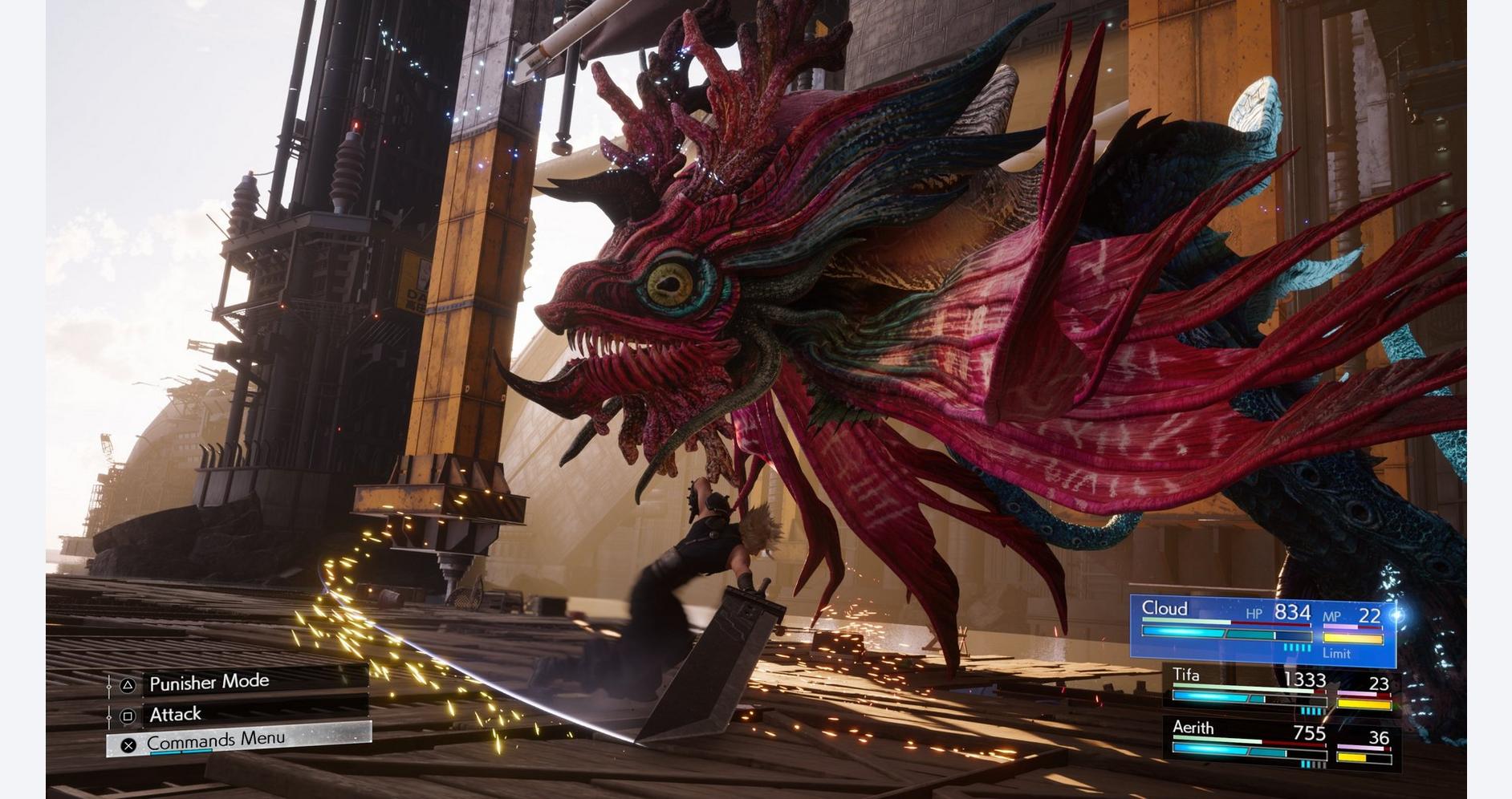The image size is (1512, 799).
Task: Switch to Aerith in the party list
Action: 1281,744
